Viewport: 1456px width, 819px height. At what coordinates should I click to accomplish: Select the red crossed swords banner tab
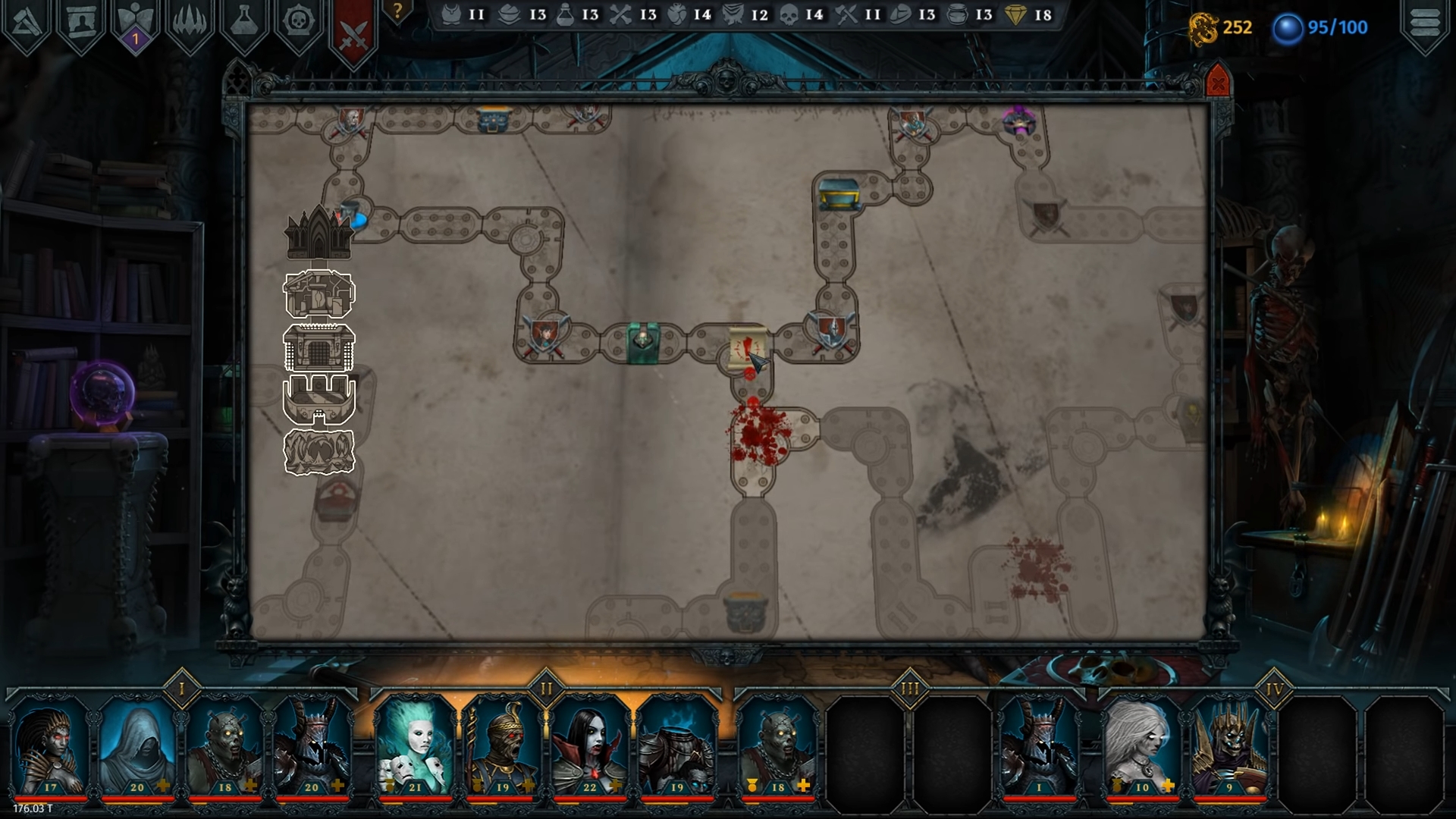354,31
